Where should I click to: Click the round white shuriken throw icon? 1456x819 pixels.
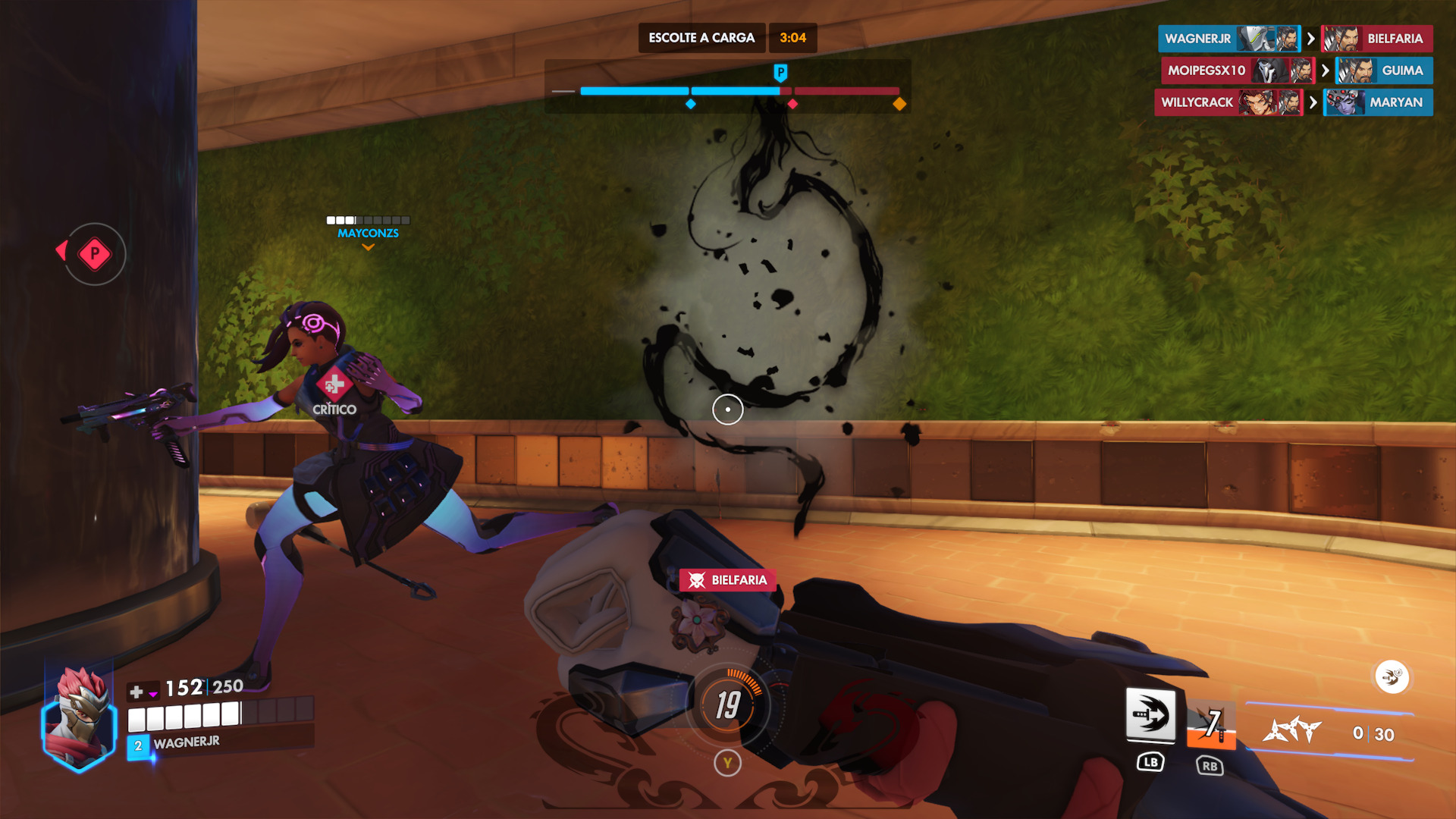pos(1392,676)
